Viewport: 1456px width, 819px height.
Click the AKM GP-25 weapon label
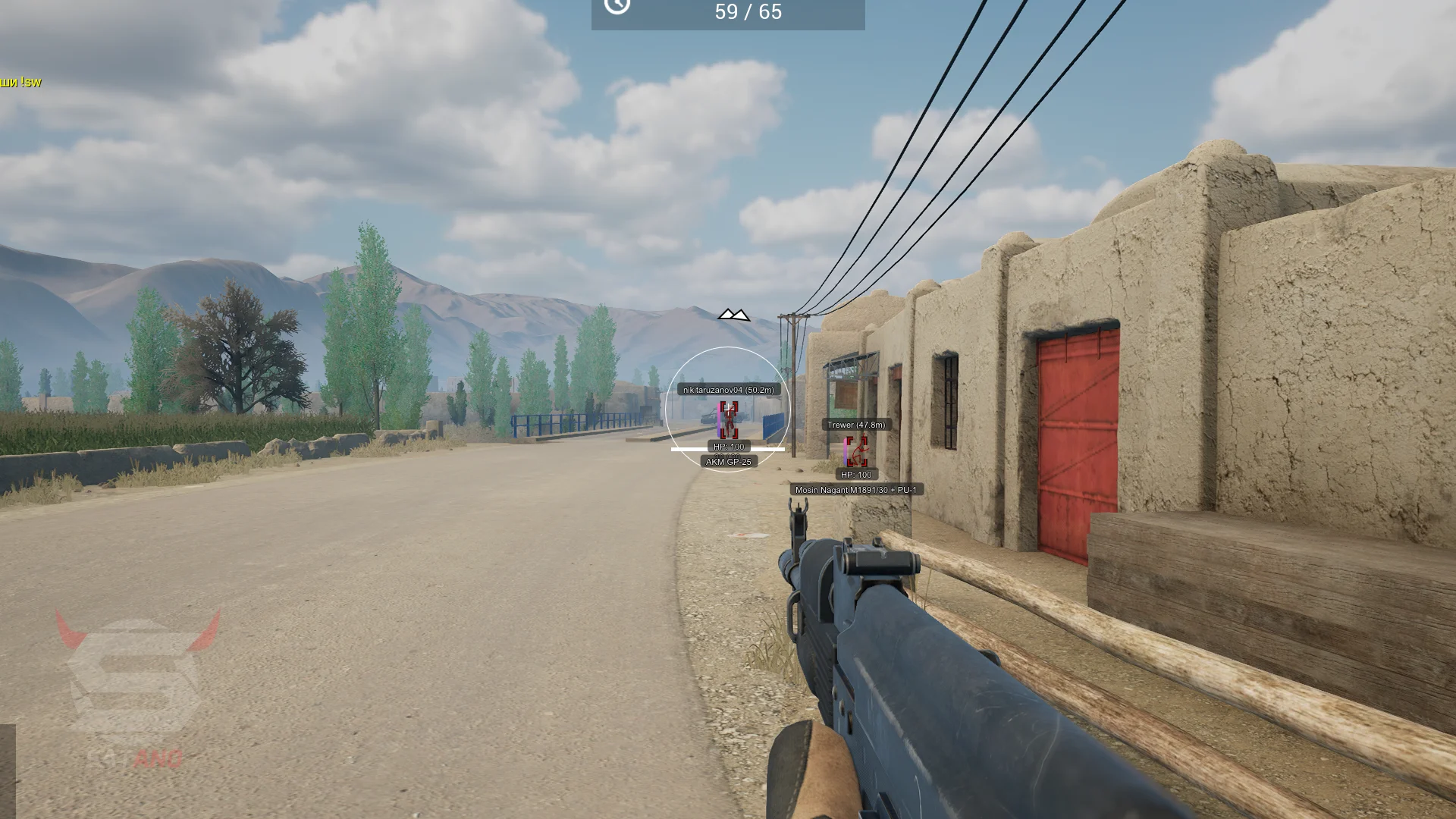(728, 462)
